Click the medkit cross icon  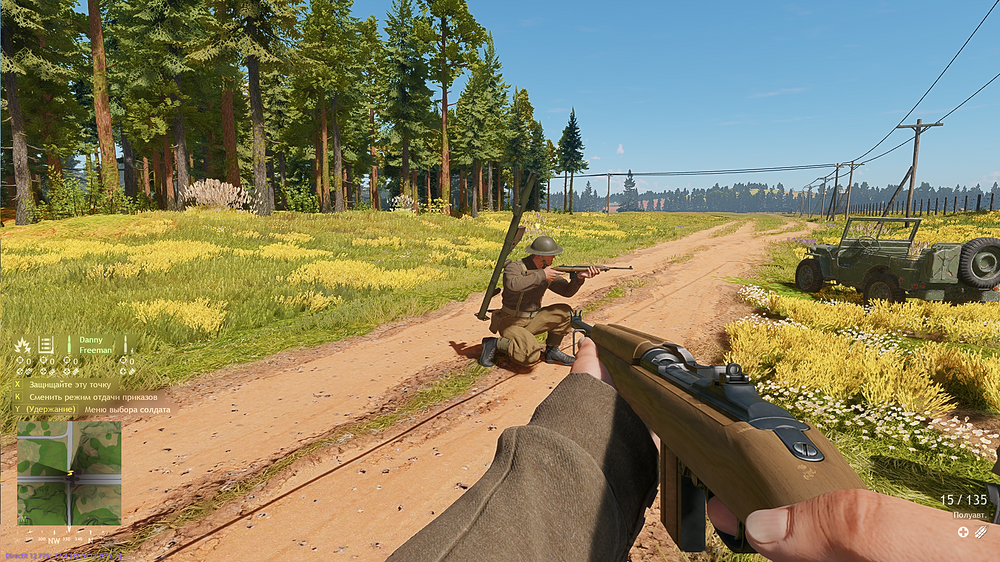click(963, 532)
